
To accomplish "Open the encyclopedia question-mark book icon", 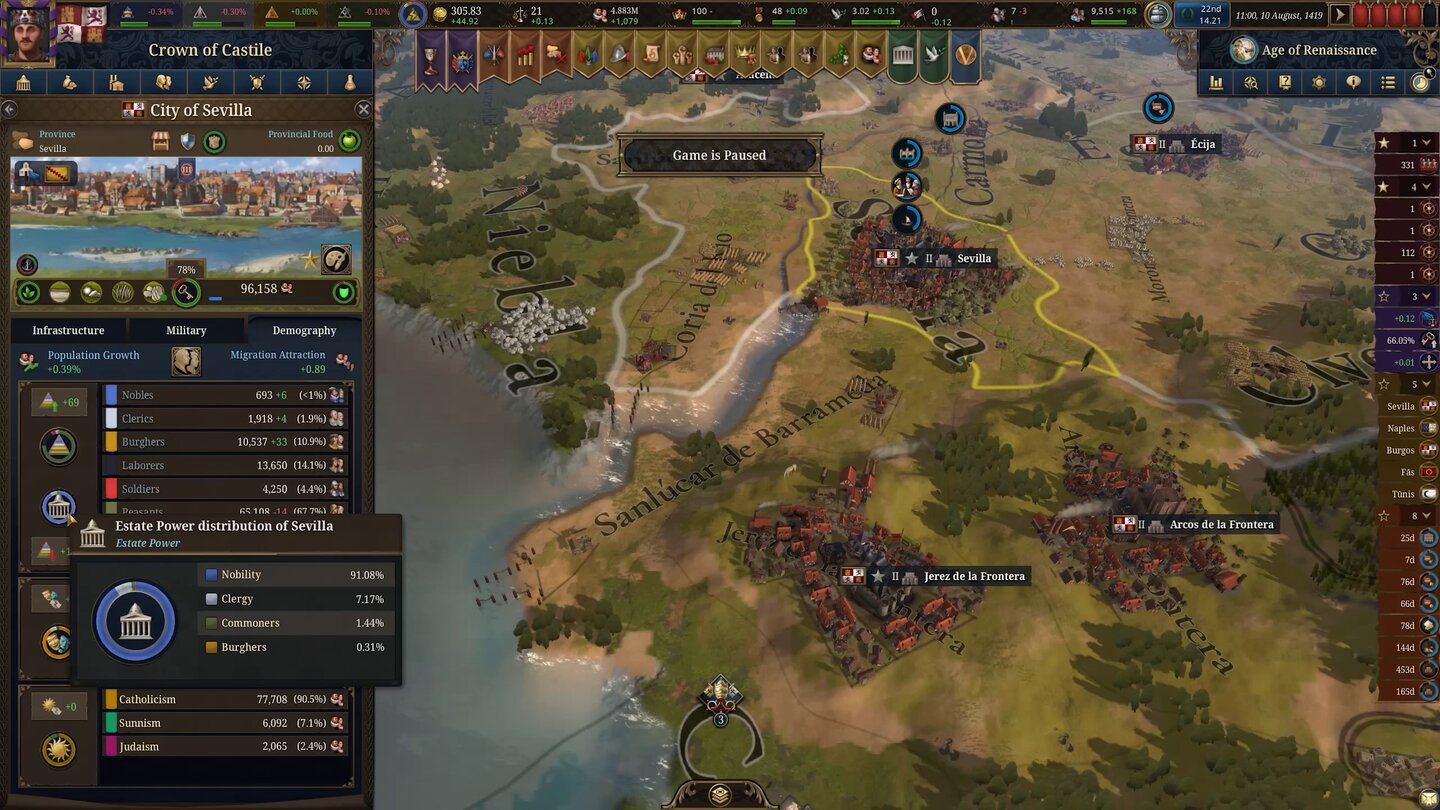I will [x=1285, y=82].
